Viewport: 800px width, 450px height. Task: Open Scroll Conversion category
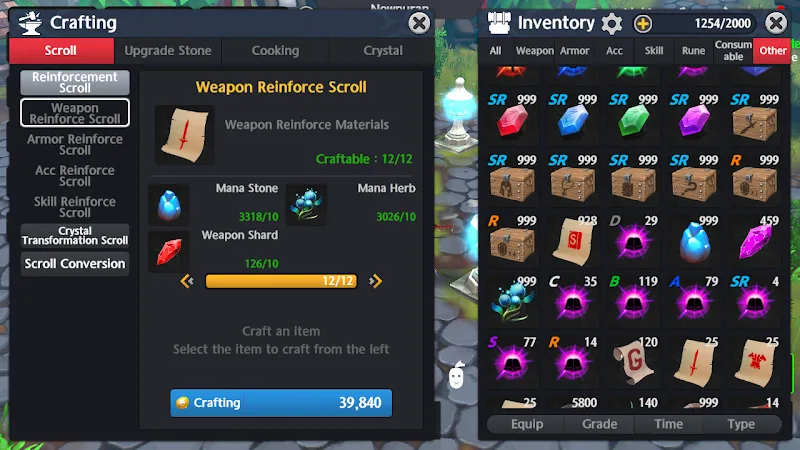click(x=75, y=263)
